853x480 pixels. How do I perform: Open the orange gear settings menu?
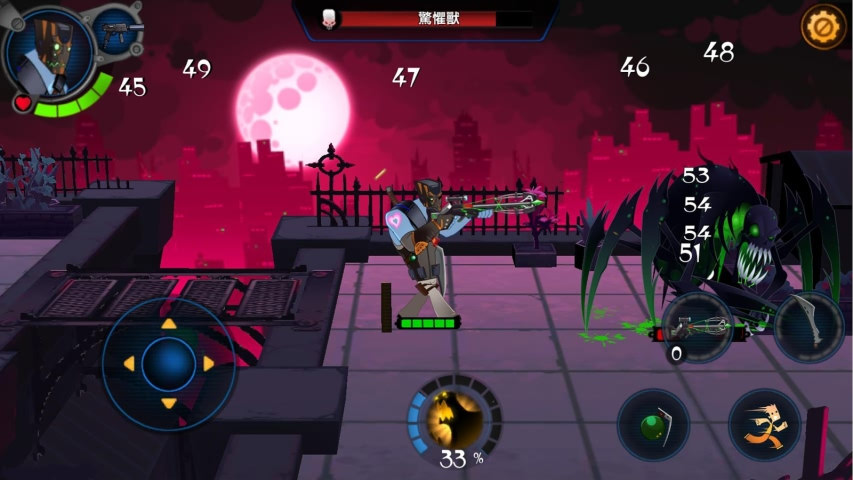tap(824, 26)
